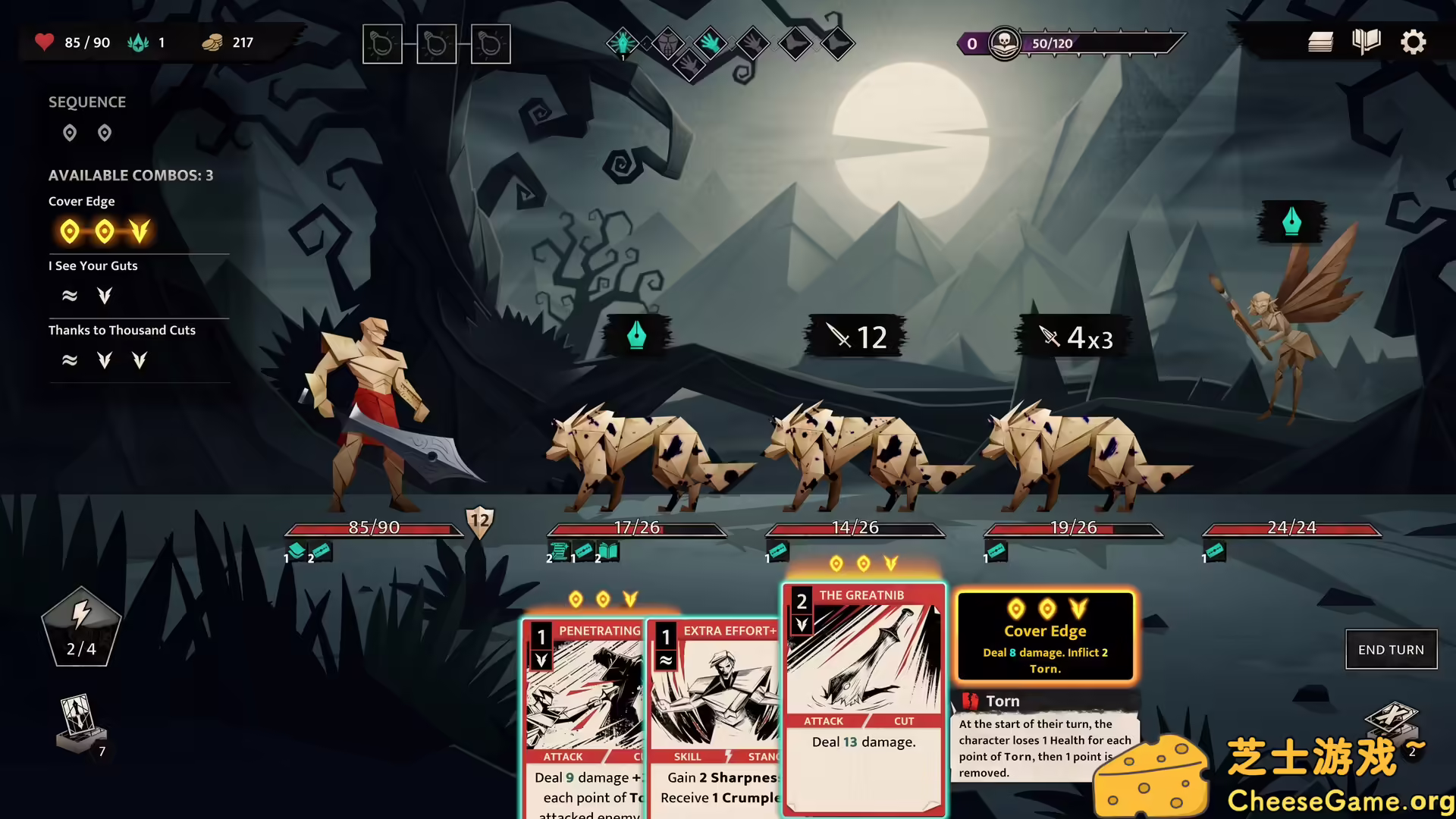View the draw pile with 7 cards
Viewport: 1456px width, 819px height.
pos(80,726)
